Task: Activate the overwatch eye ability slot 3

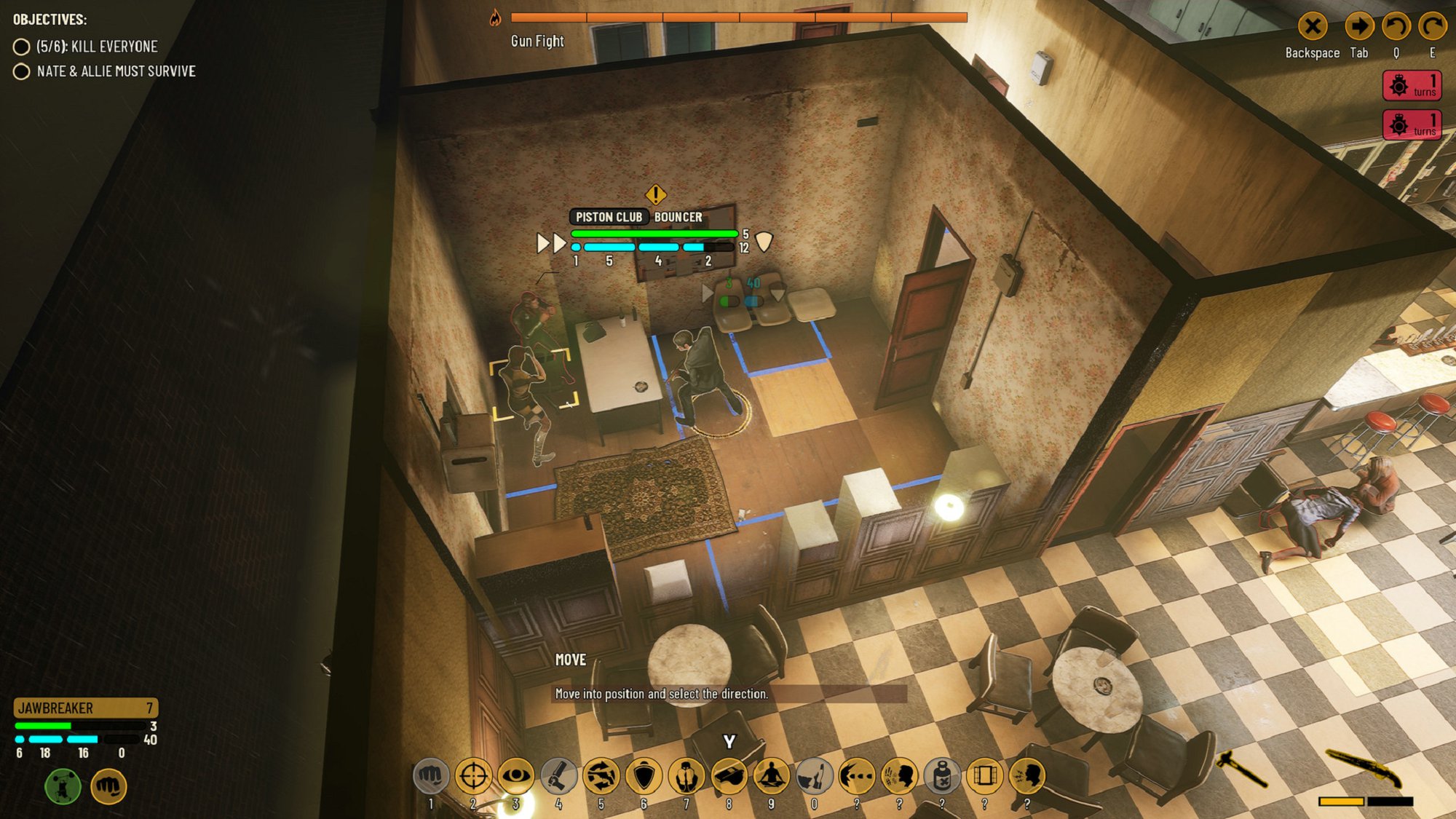Action: (516, 775)
